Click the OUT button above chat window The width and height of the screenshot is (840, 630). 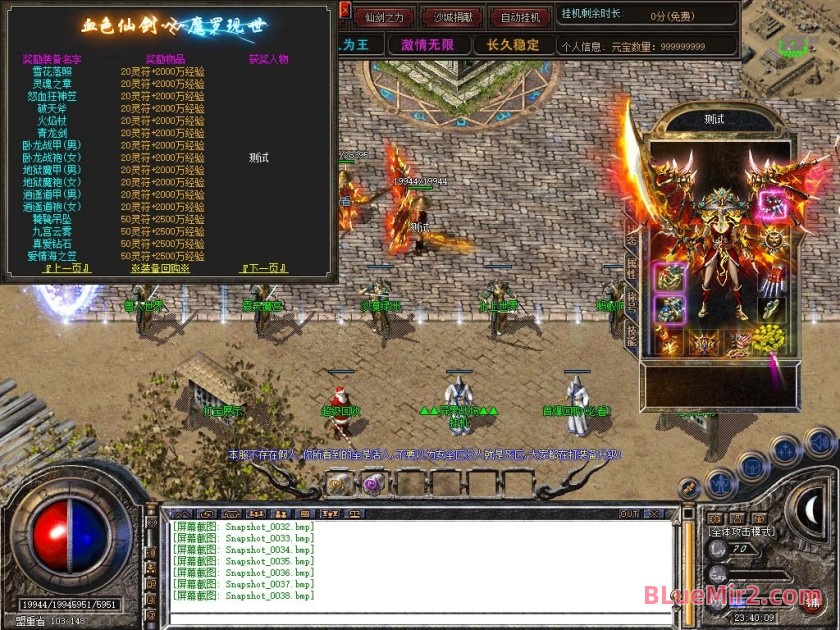tap(629, 514)
